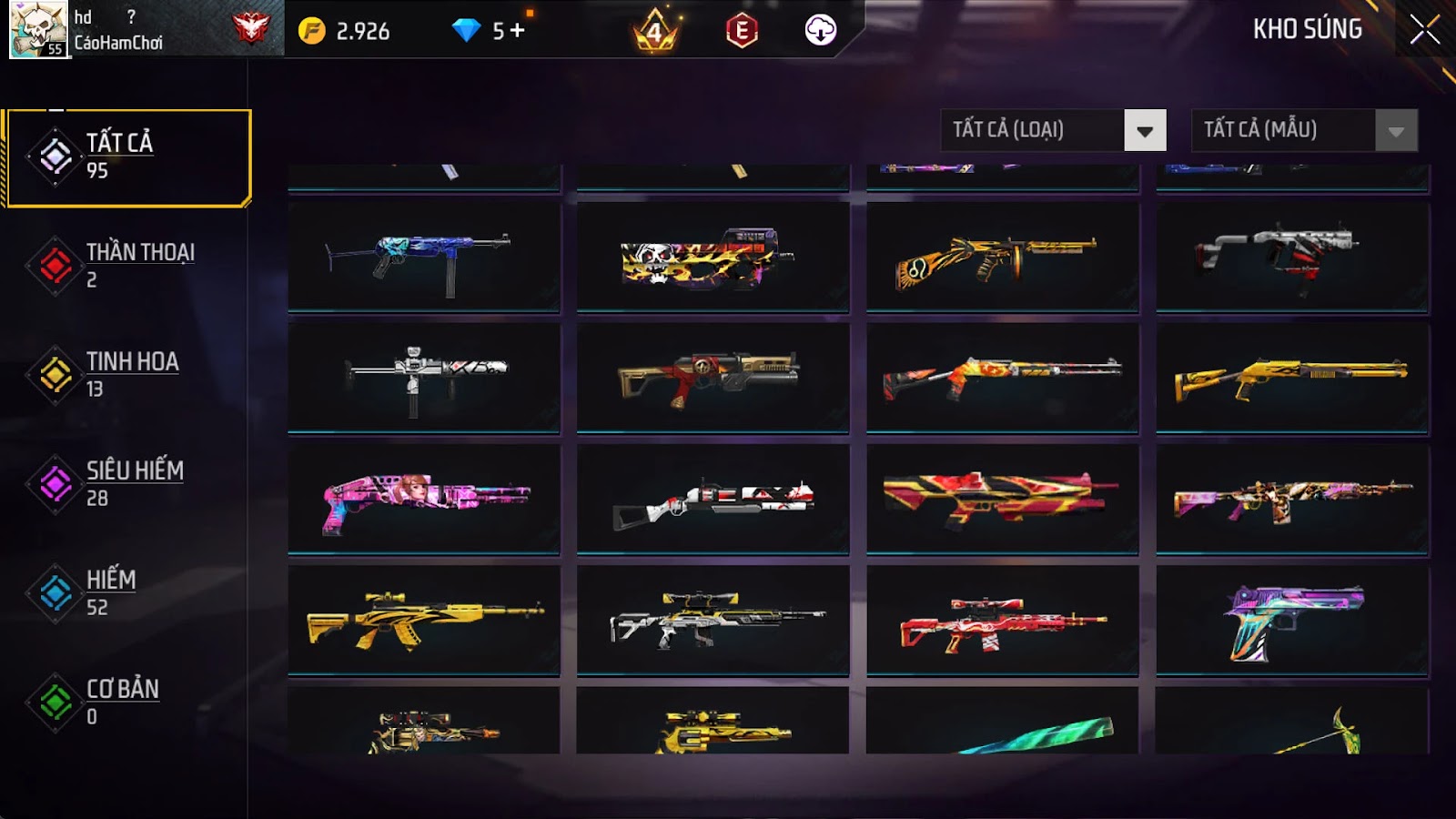Open the Tinh Hoa rarity tab
The width and height of the screenshot is (1456, 819).
click(128, 374)
